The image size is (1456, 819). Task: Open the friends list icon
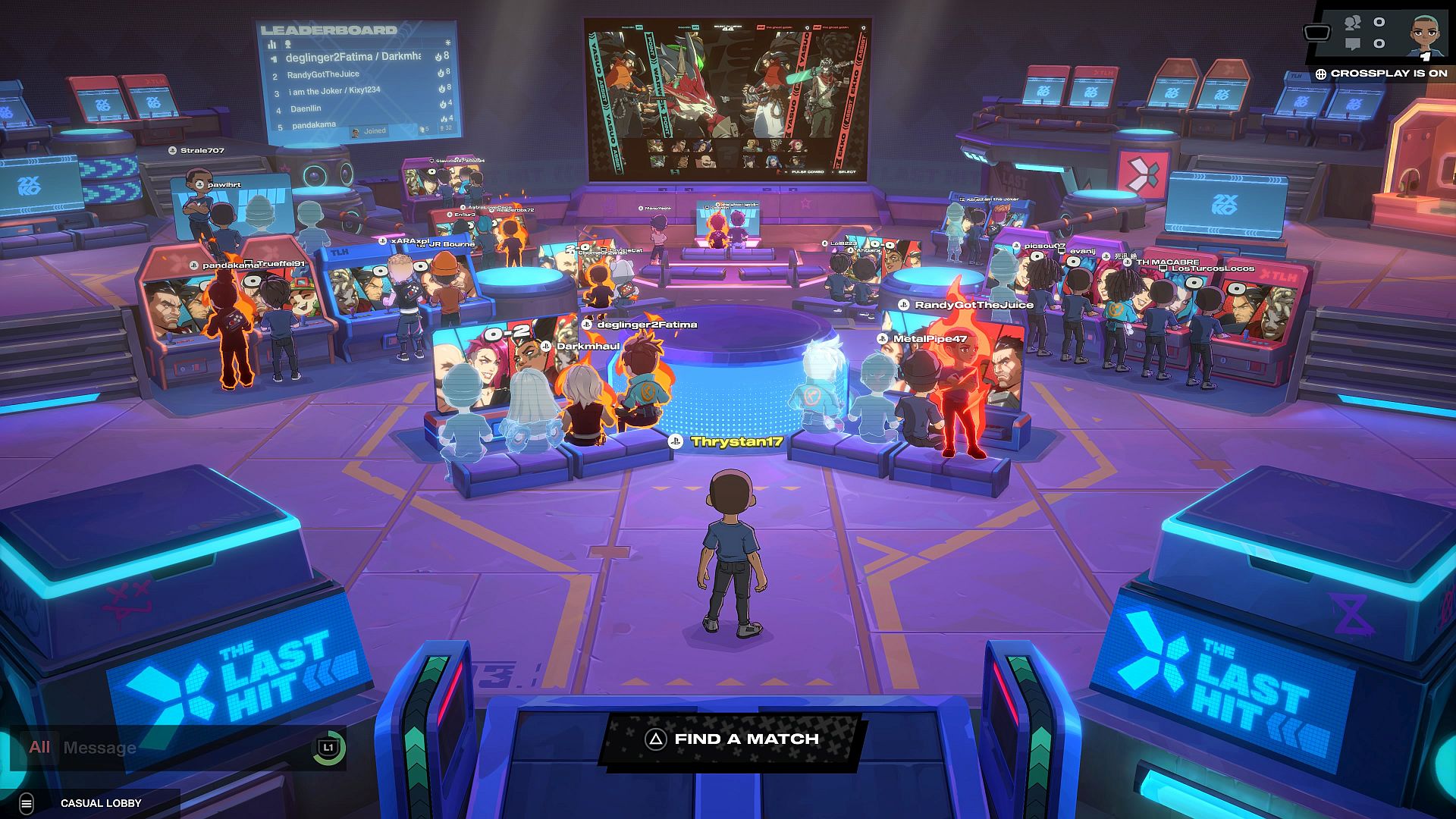[1352, 23]
